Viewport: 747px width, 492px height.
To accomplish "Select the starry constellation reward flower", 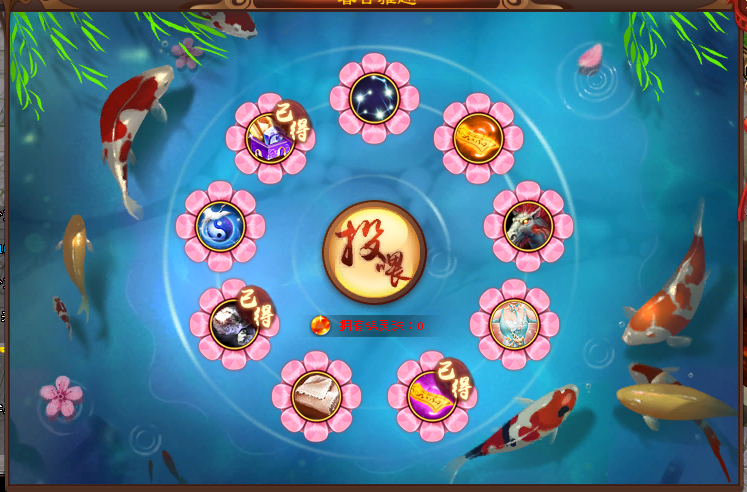I will [374, 97].
